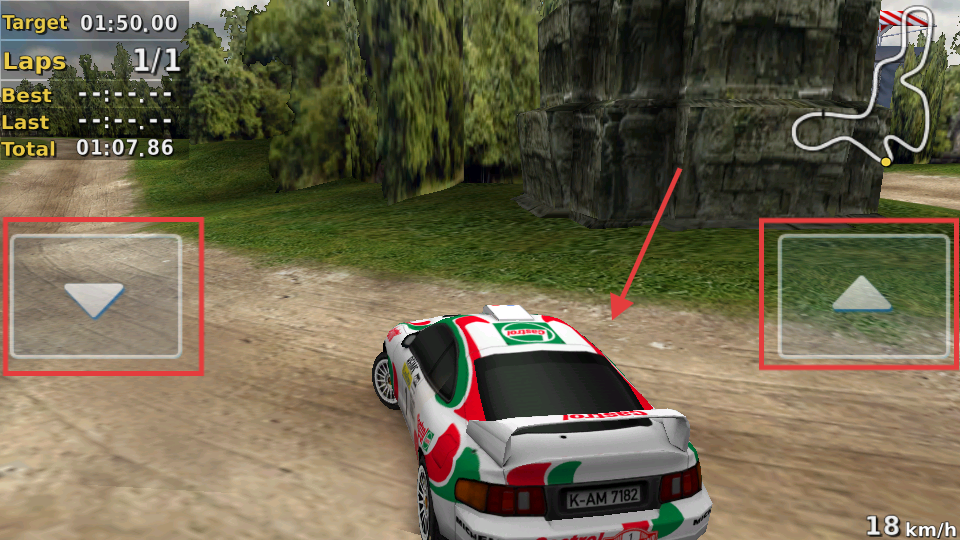Image resolution: width=960 pixels, height=540 pixels.
Task: Tap the up-arrow accelerate button
Action: tap(863, 296)
